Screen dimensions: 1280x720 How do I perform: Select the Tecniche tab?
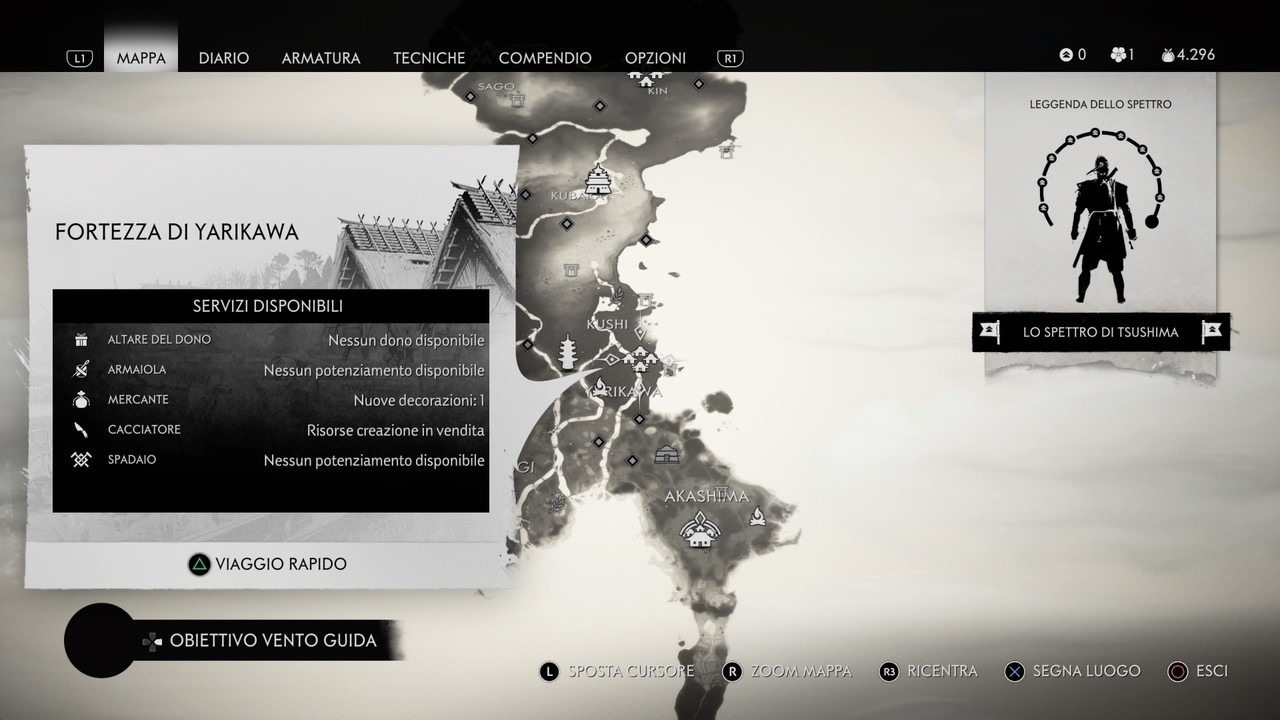pos(429,58)
